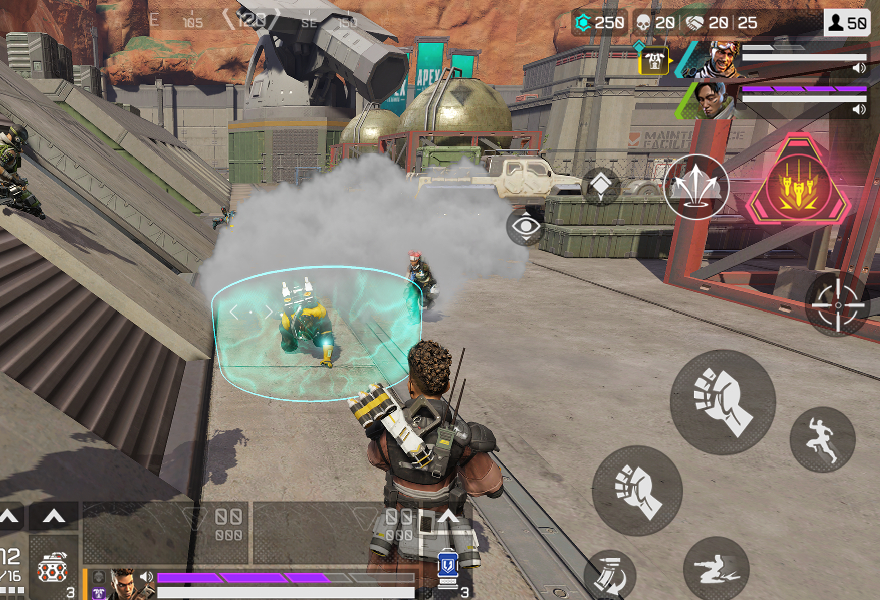Tap the jump button

pyautogui.click(x=822, y=439)
